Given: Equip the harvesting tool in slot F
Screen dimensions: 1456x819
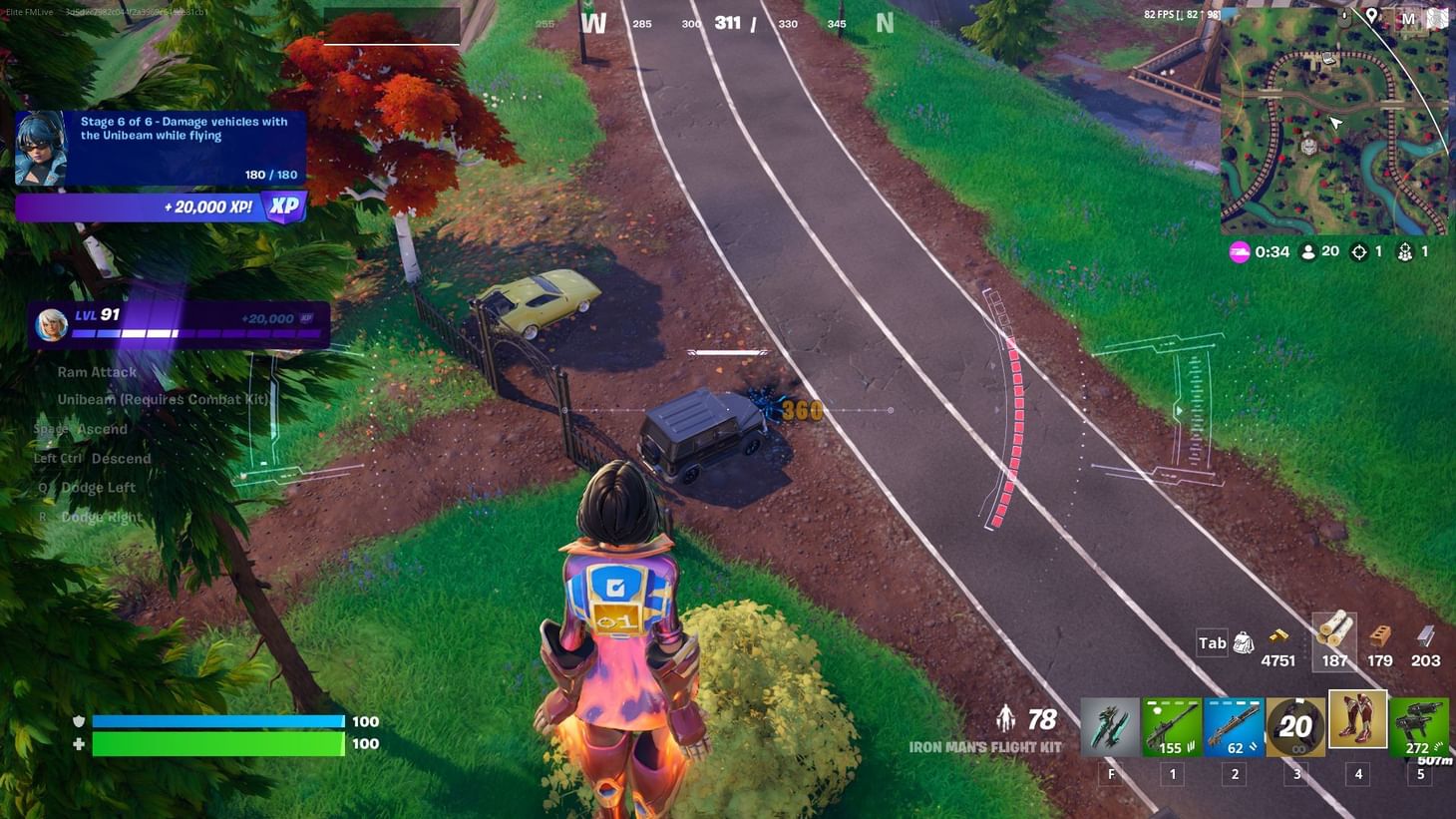Looking at the screenshot, I should click(x=1111, y=727).
